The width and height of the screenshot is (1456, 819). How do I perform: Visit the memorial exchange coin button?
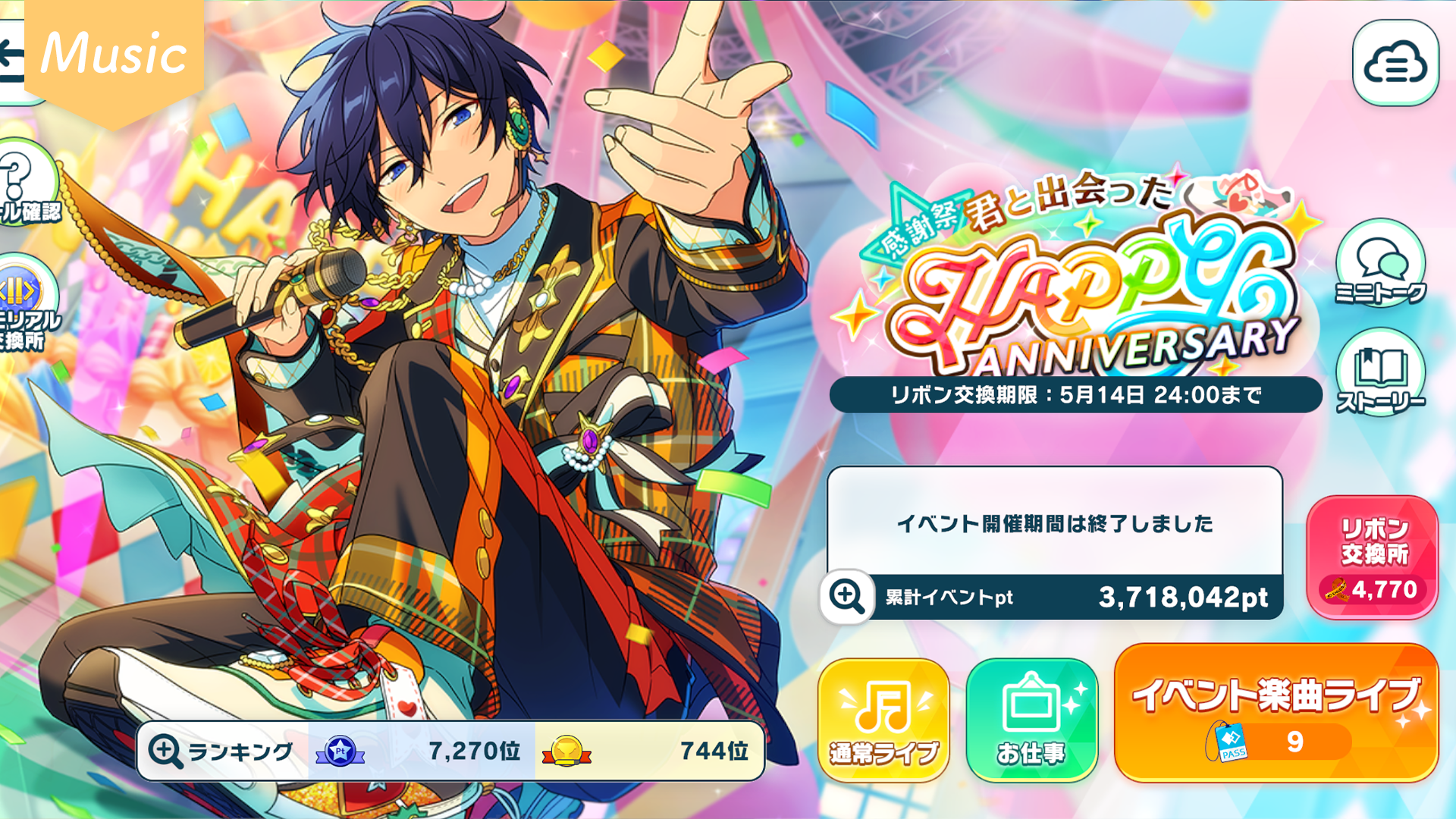pyautogui.click(x=23, y=303)
